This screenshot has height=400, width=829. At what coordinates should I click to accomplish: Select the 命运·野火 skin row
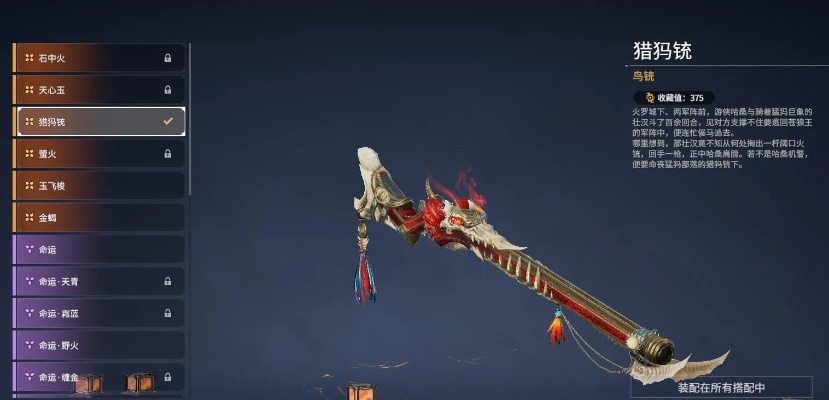click(98, 346)
